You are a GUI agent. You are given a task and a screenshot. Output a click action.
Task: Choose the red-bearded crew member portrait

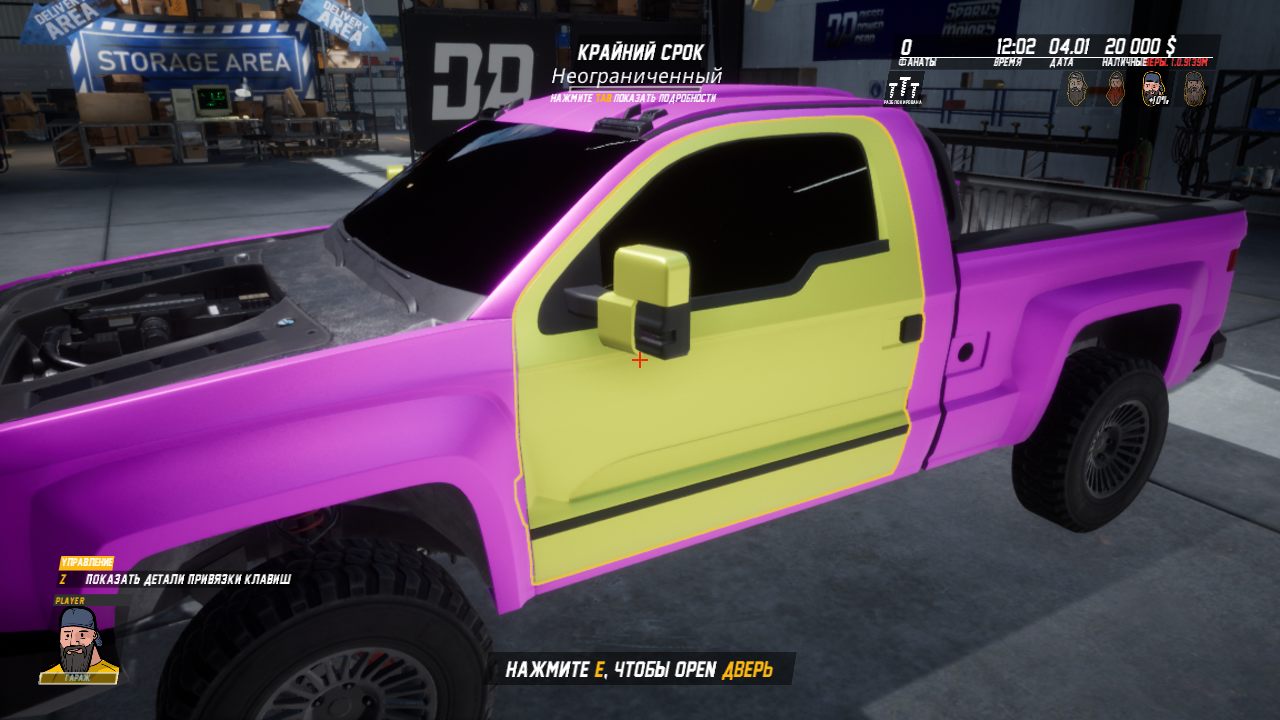tap(1115, 88)
